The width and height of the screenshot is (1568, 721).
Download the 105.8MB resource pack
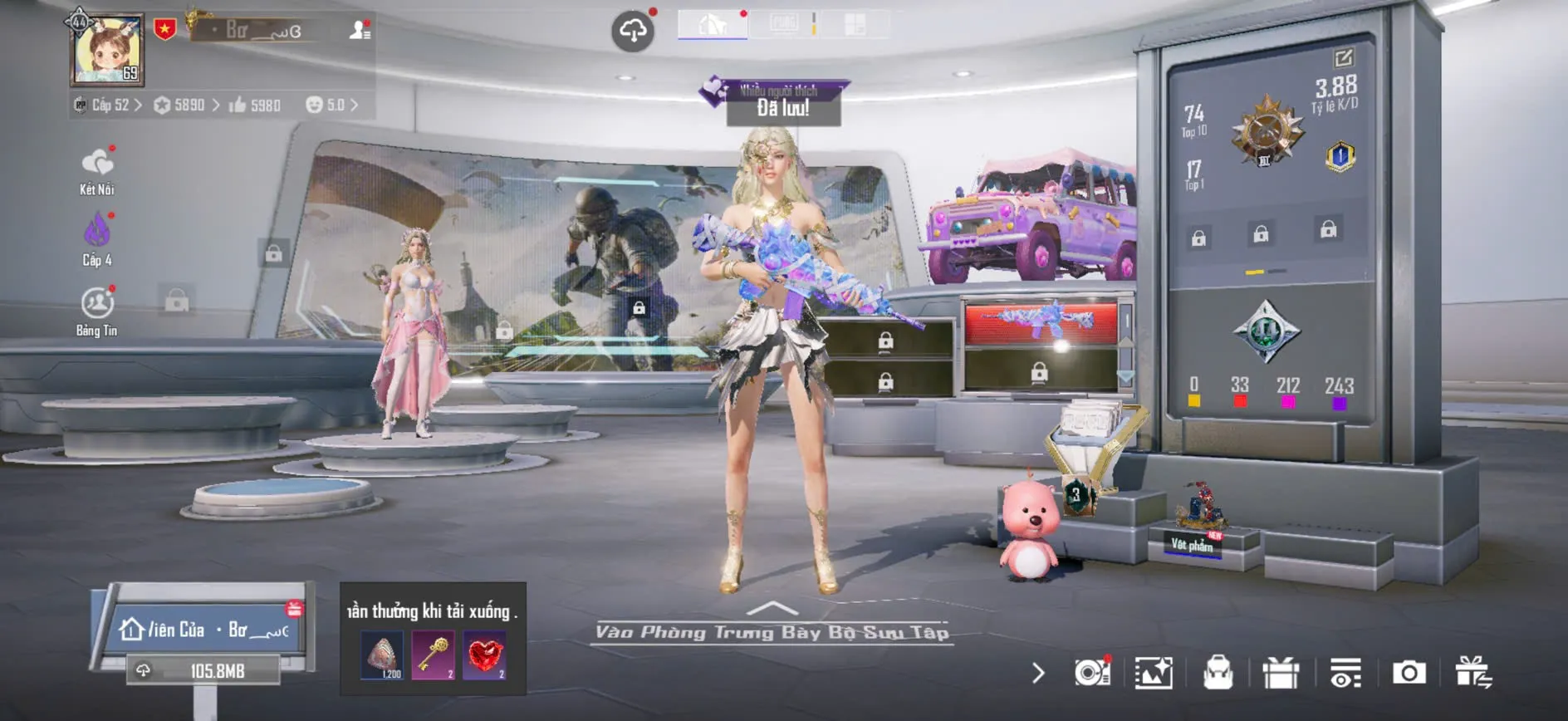[x=203, y=671]
